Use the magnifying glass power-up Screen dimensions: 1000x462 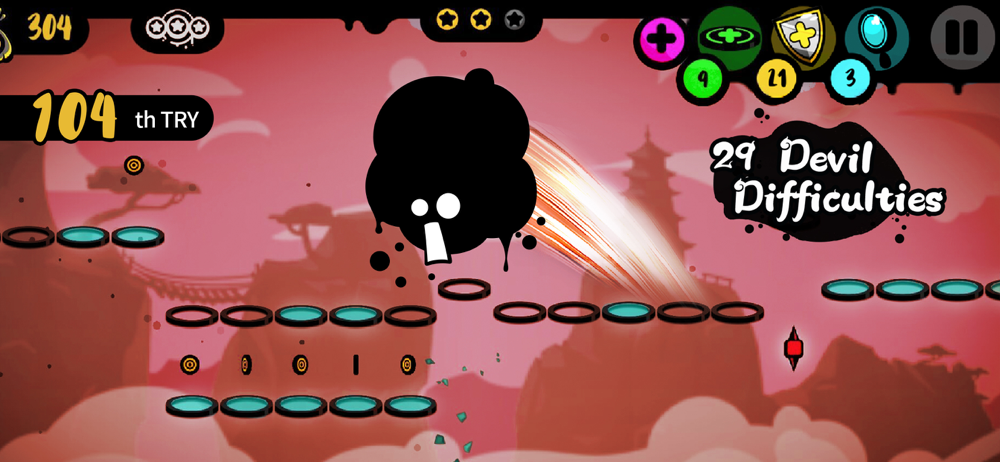click(x=876, y=35)
